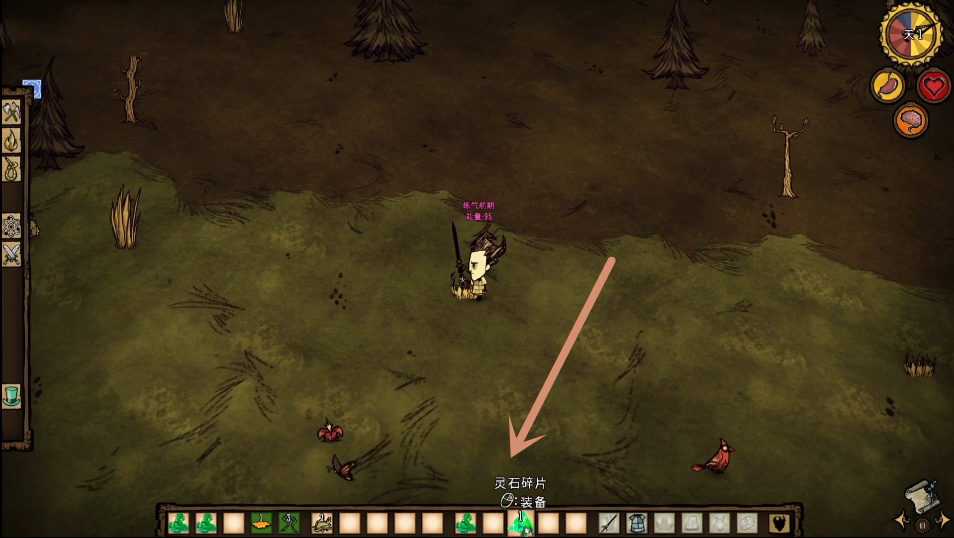The height and width of the screenshot is (538, 954).
Task: Select the gold nugget inventory slot
Action: [261, 523]
